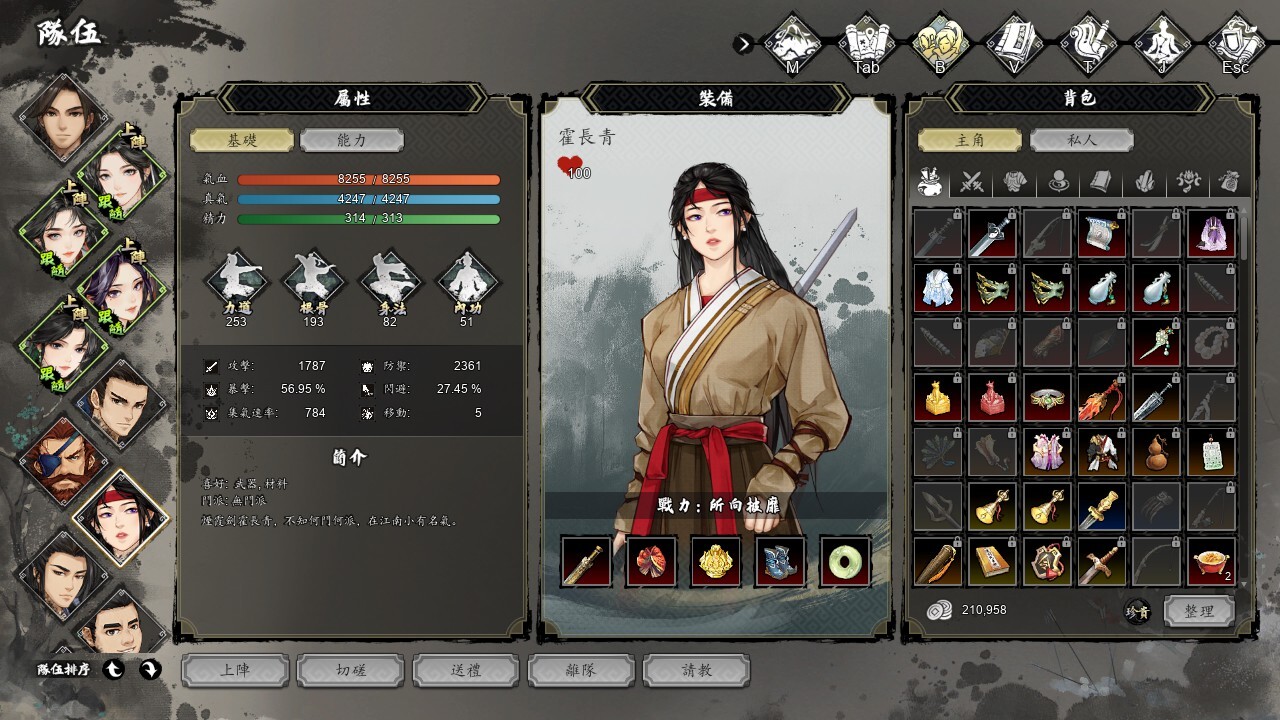Choose the 送禮 gift button

[x=466, y=670]
